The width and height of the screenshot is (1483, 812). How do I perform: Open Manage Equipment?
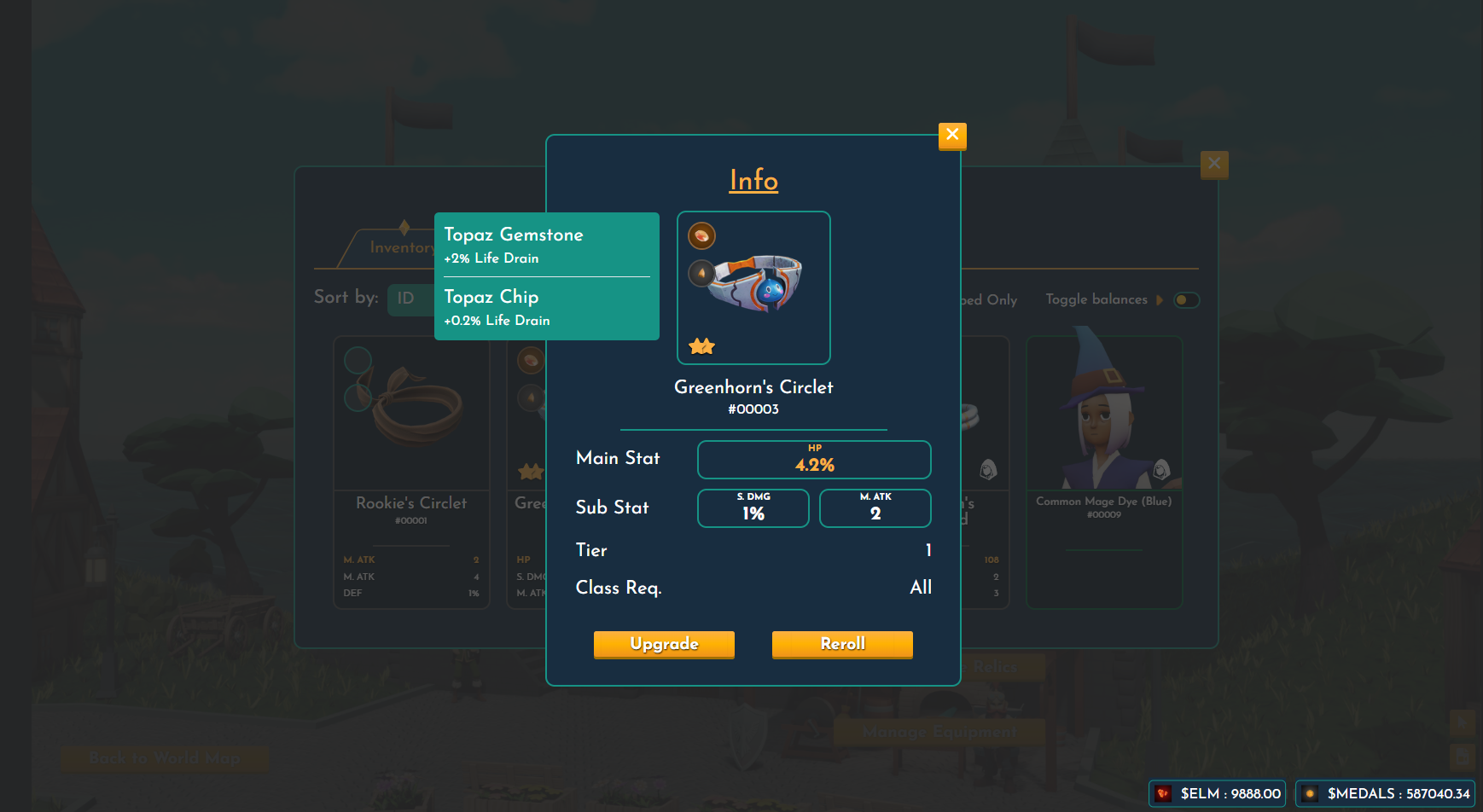point(939,732)
